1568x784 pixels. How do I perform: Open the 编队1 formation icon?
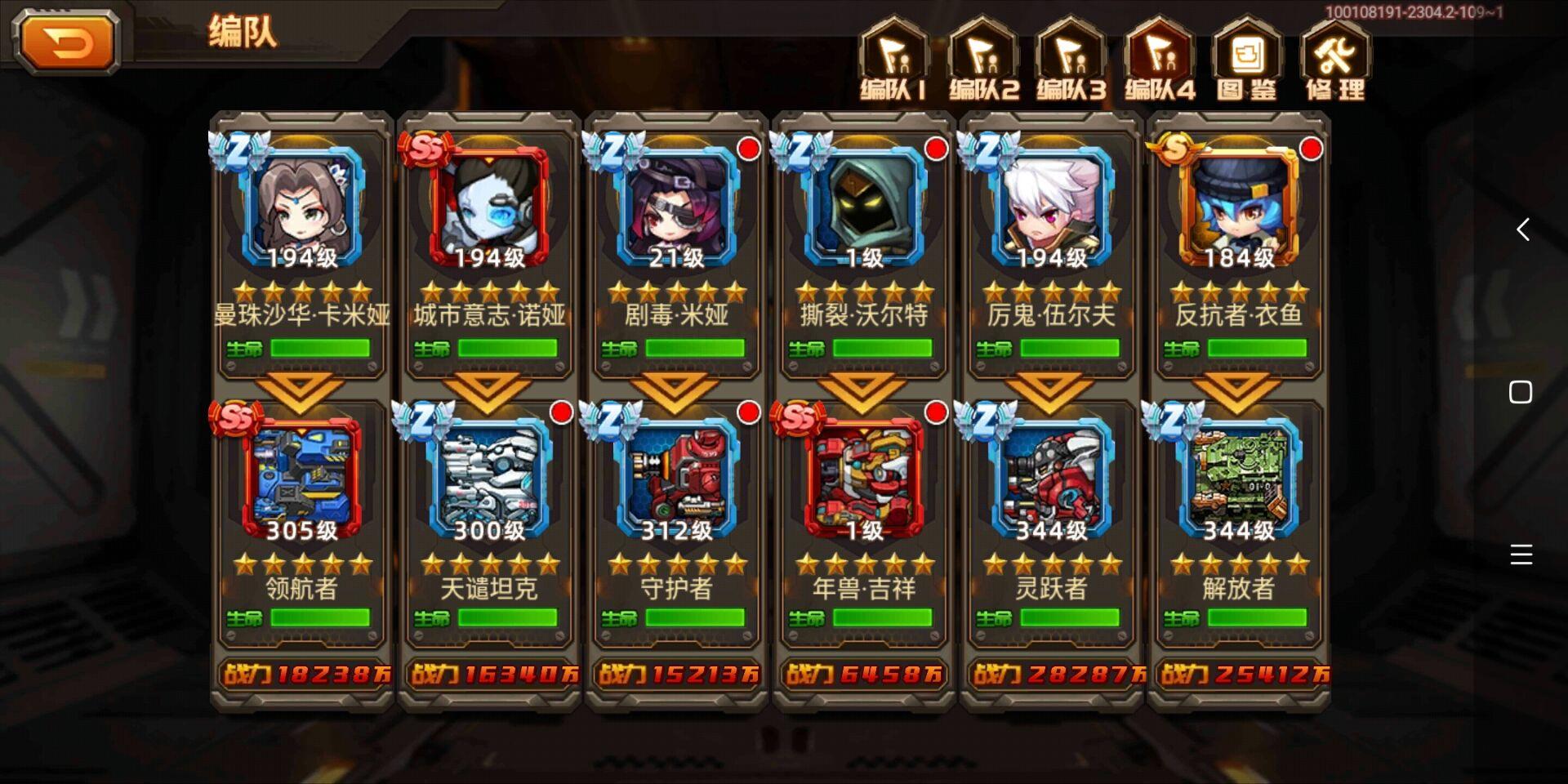(x=896, y=57)
